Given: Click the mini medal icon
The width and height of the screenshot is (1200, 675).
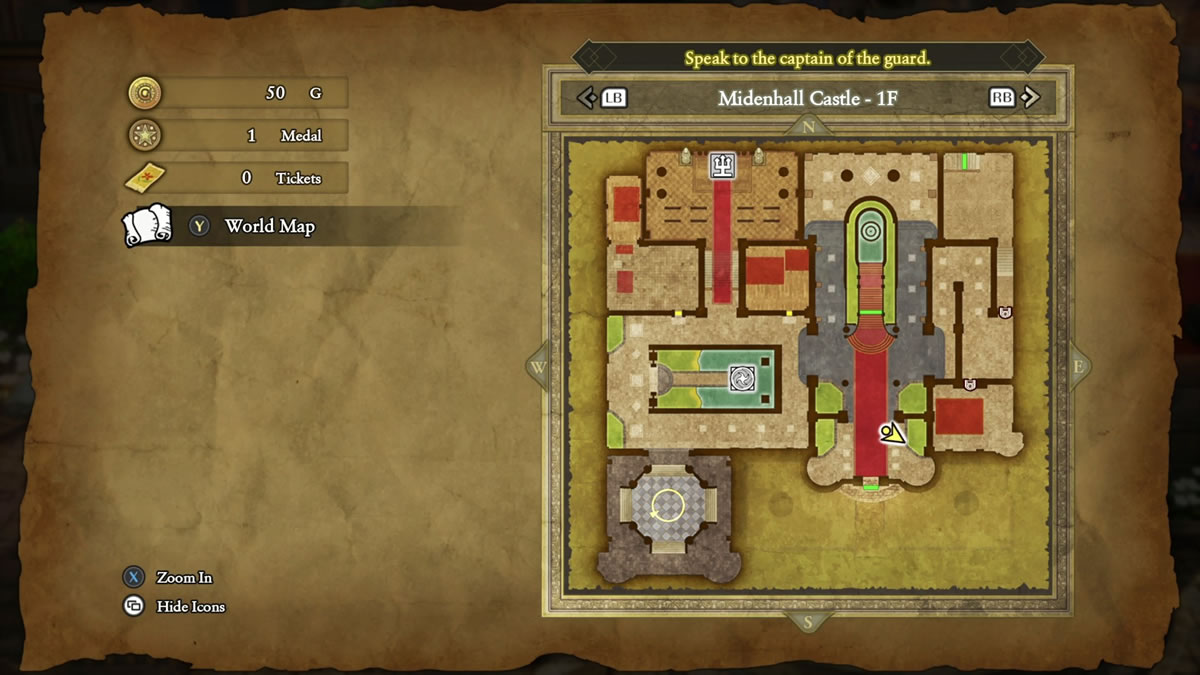Looking at the screenshot, I should coord(144,135).
